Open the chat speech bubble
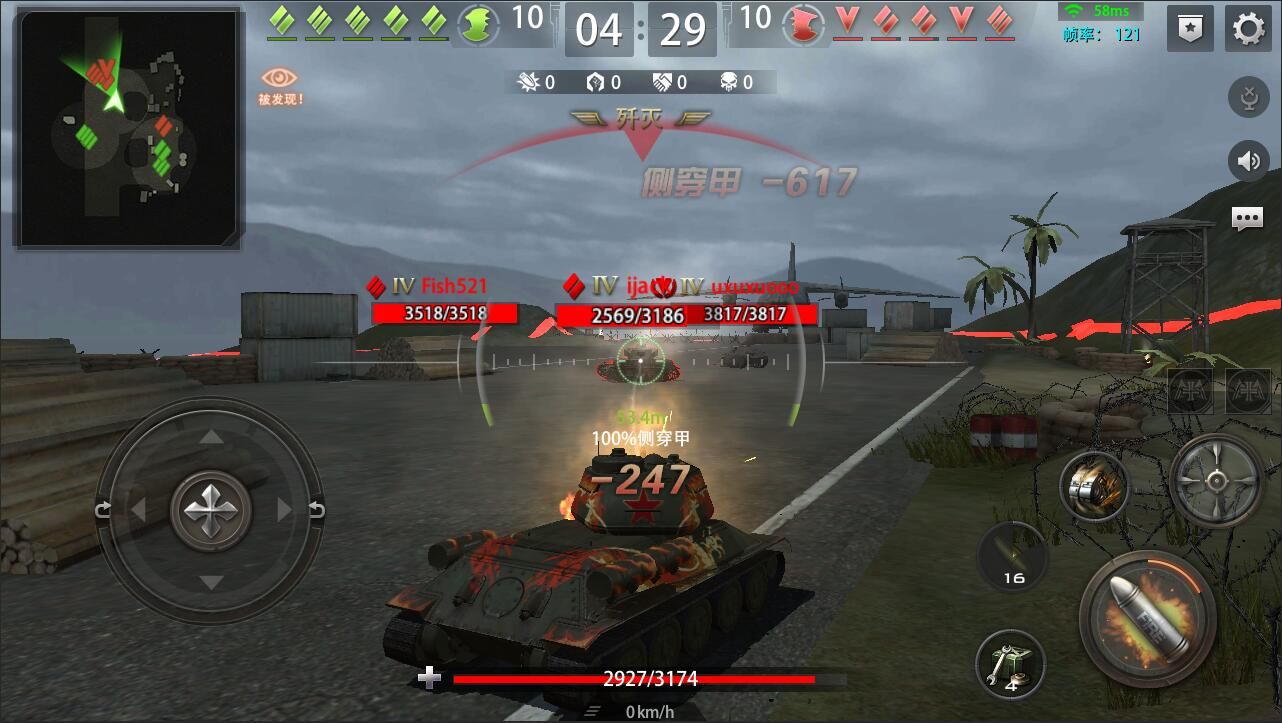The width and height of the screenshot is (1282, 723). pos(1247,219)
